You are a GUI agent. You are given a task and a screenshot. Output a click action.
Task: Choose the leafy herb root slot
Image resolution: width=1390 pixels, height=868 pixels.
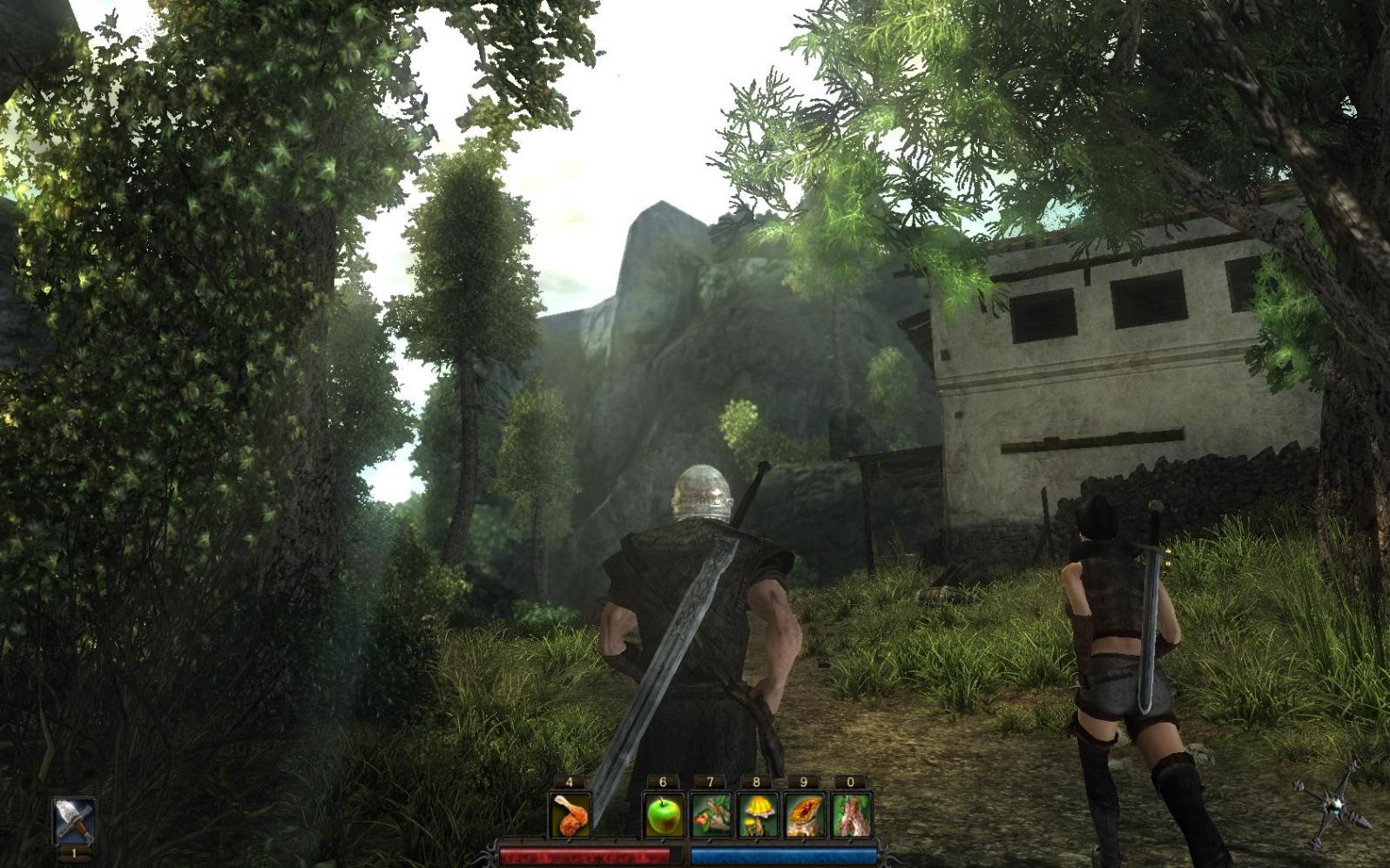point(710,815)
